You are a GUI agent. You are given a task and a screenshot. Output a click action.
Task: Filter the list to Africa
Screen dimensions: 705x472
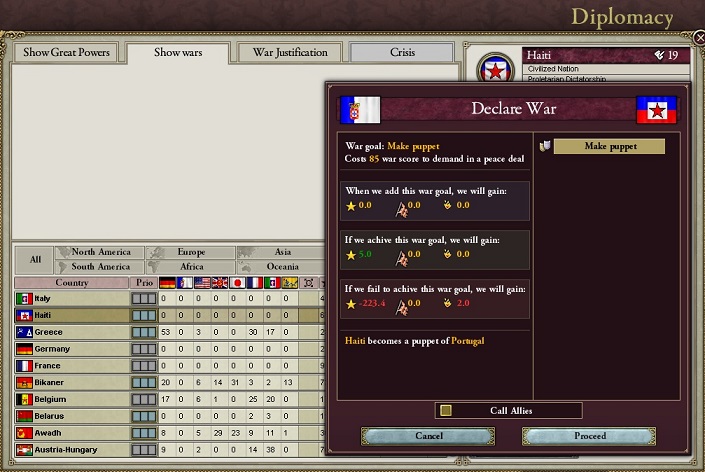coord(191,267)
